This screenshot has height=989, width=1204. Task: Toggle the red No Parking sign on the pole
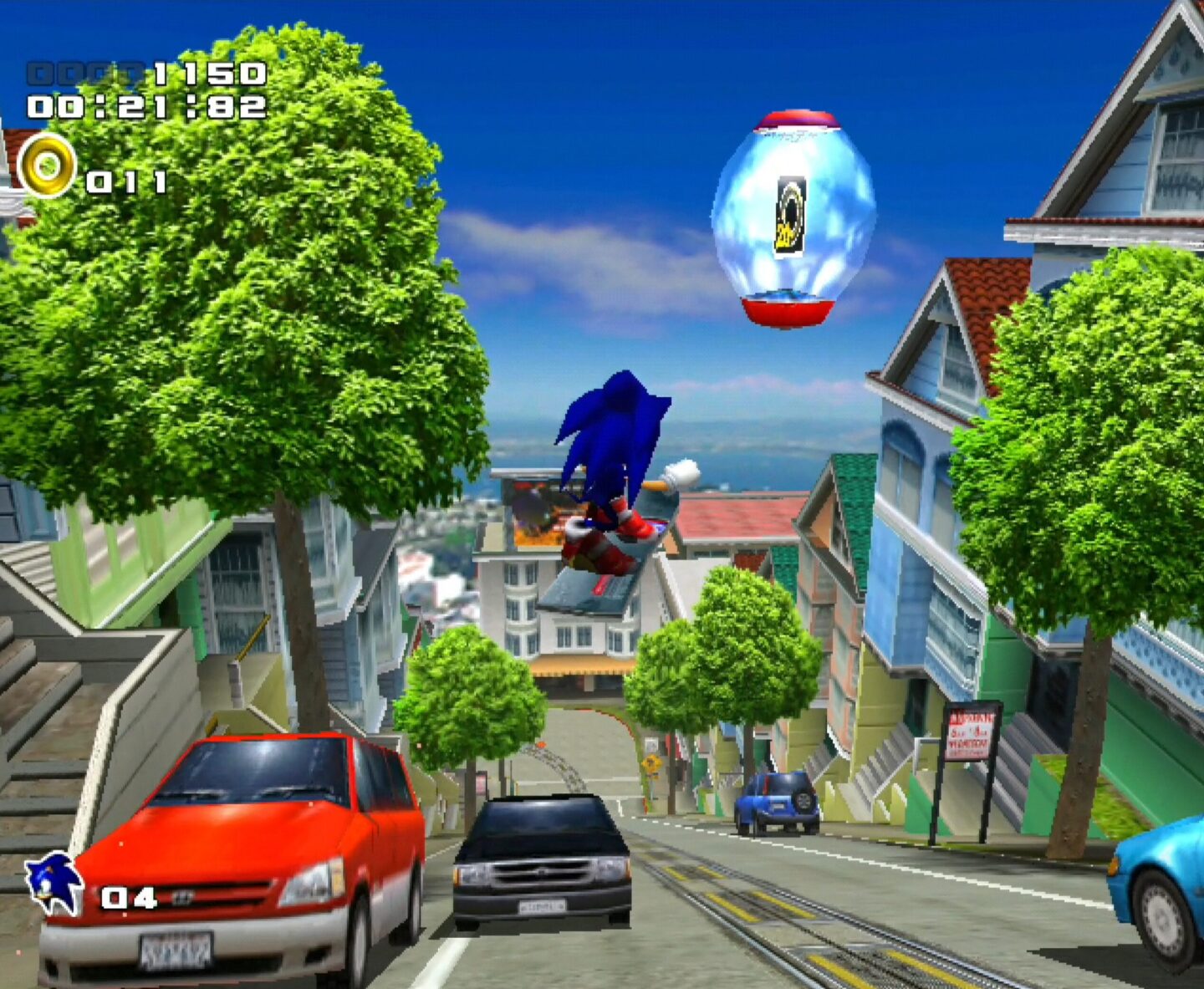tap(970, 734)
